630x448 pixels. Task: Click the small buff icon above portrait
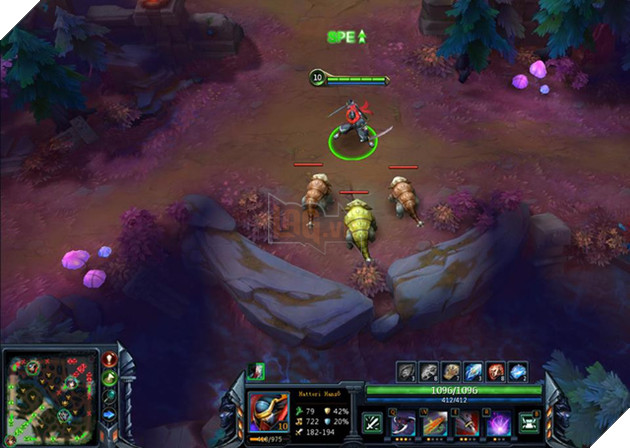point(255,371)
